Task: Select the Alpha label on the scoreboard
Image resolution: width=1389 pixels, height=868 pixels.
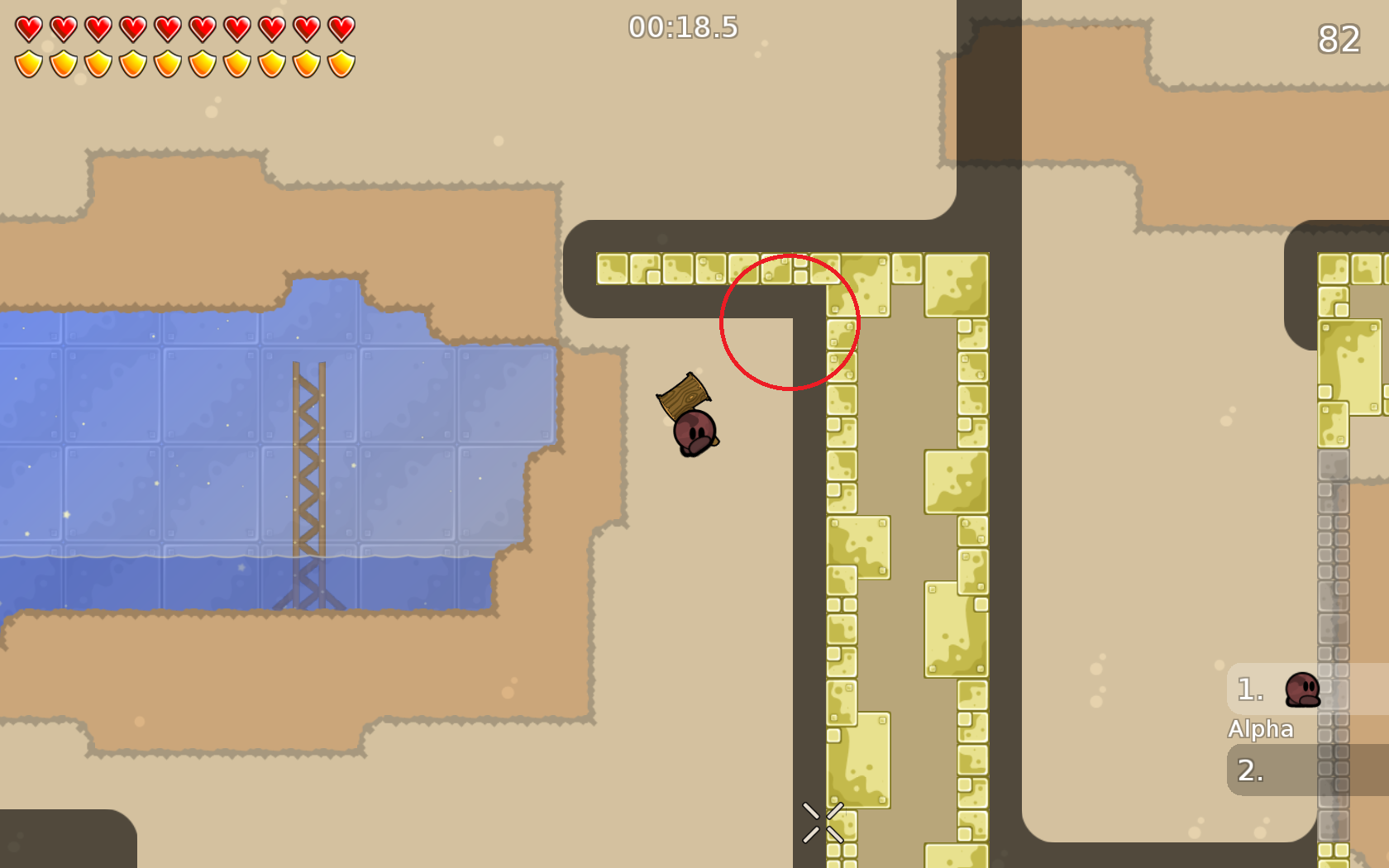Action: pos(1262,729)
